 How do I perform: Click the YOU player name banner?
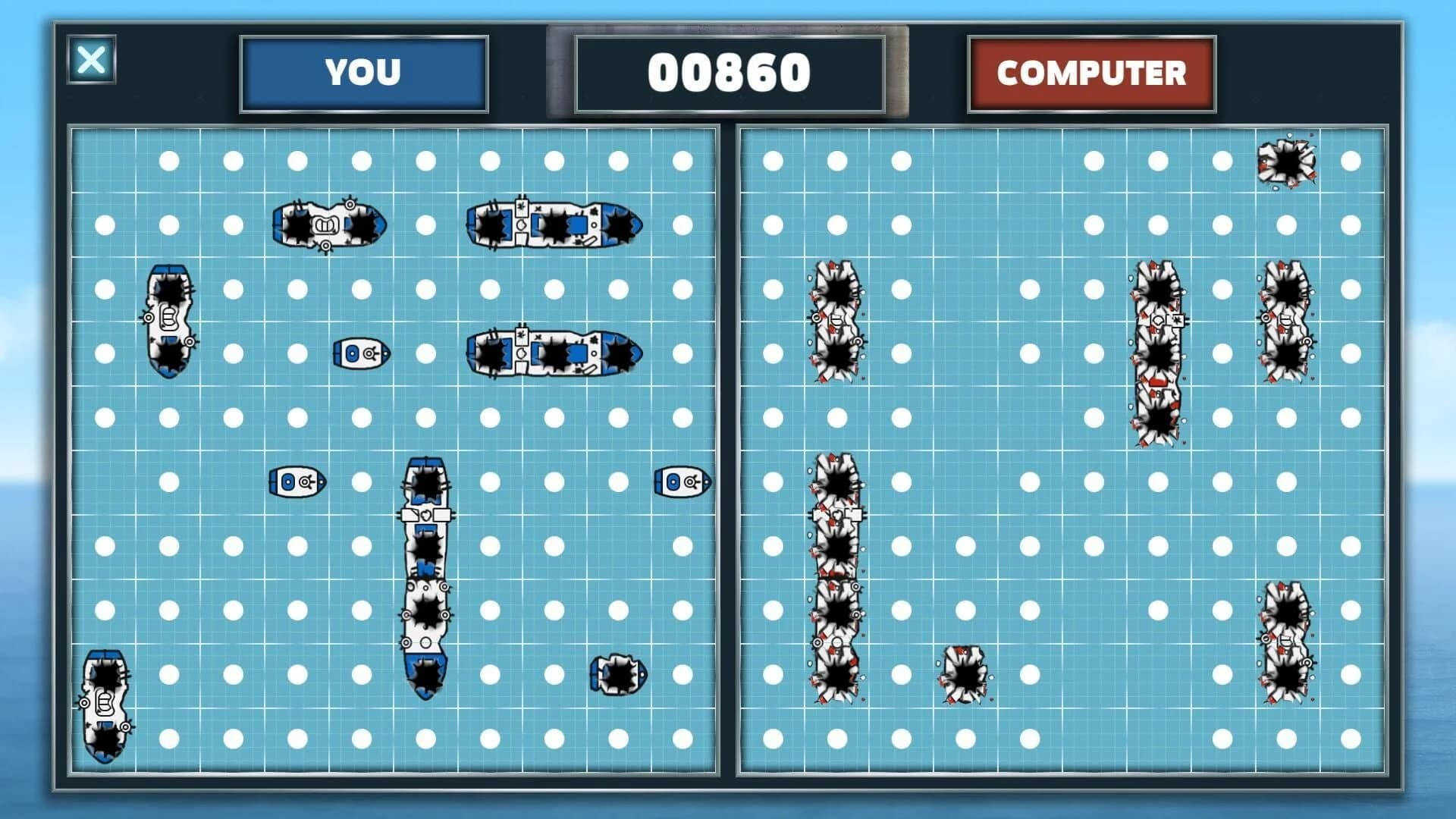coord(363,73)
